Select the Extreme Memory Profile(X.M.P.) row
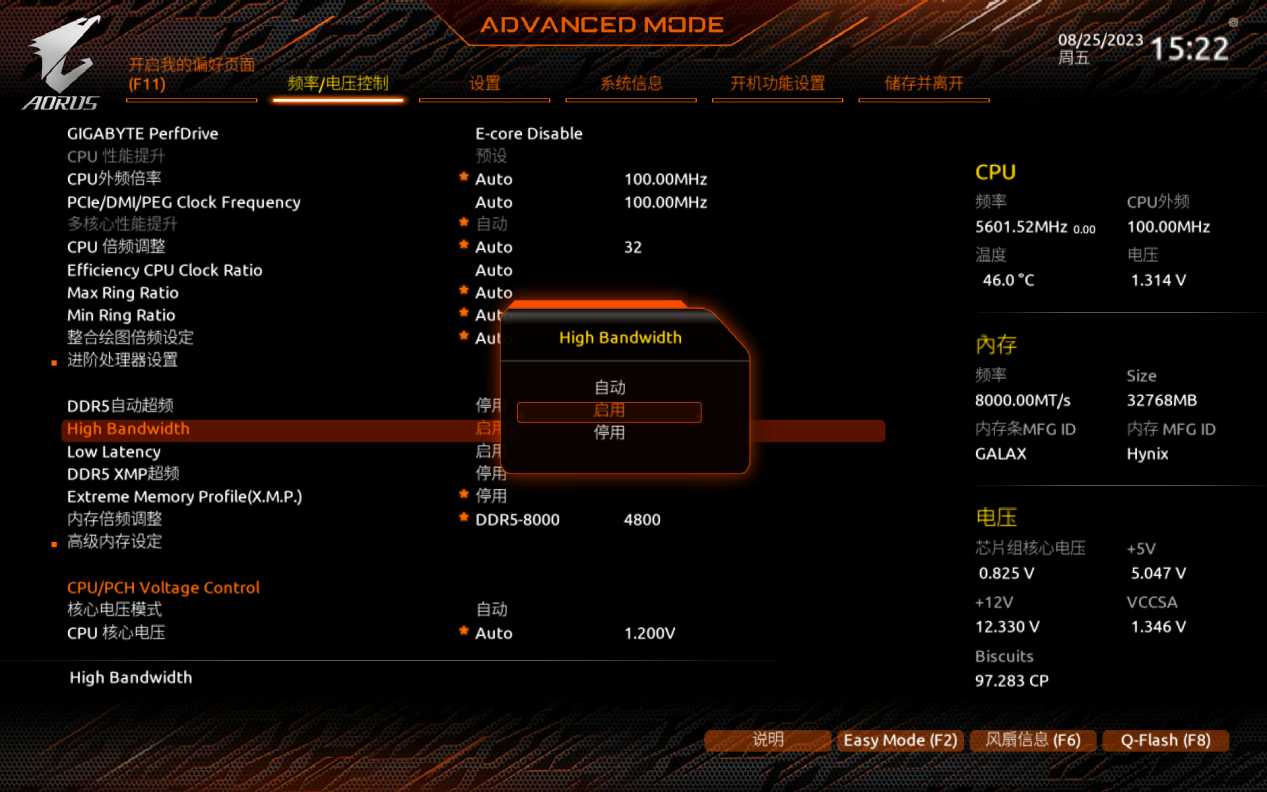 [184, 497]
